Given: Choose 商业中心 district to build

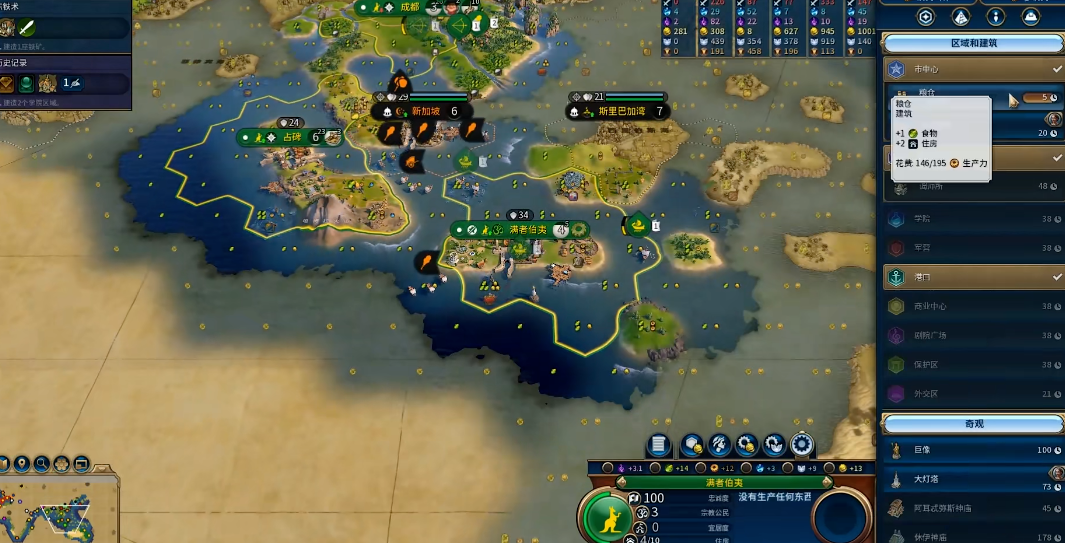Looking at the screenshot, I should pyautogui.click(x=930, y=306).
